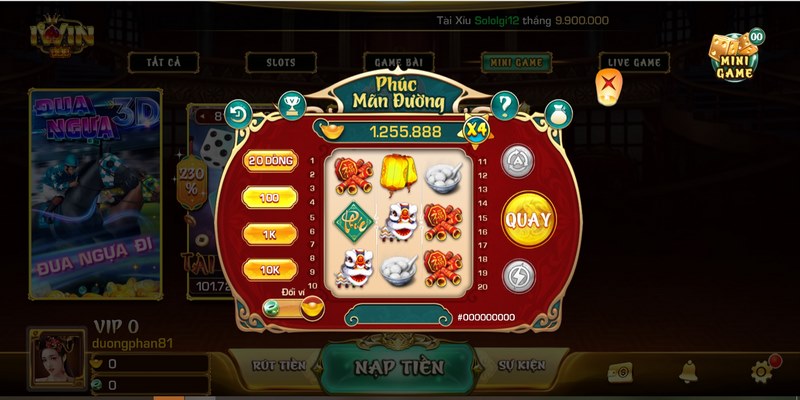Click the money bag icon

[556, 113]
